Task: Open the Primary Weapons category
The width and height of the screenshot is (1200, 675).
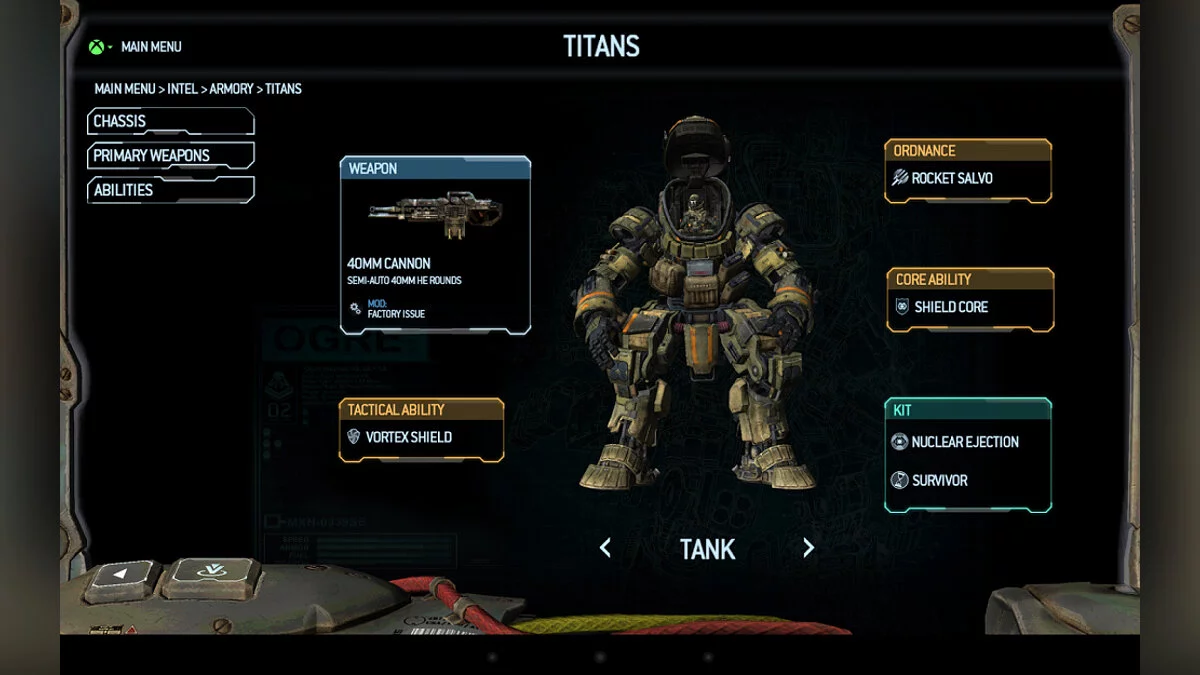Action: click(x=170, y=156)
